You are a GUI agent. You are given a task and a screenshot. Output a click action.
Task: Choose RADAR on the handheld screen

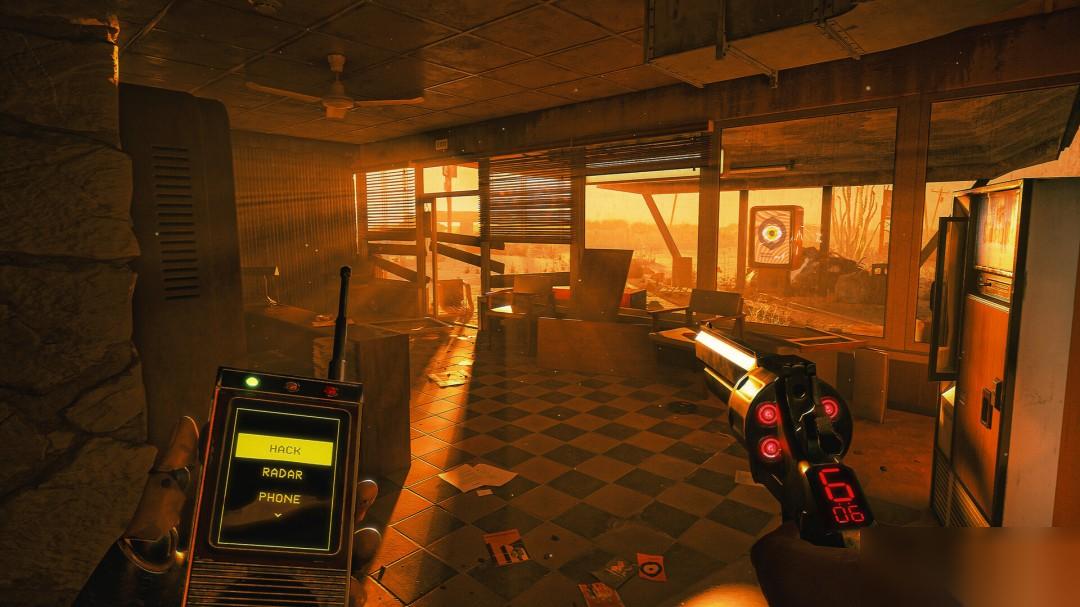pos(282,475)
